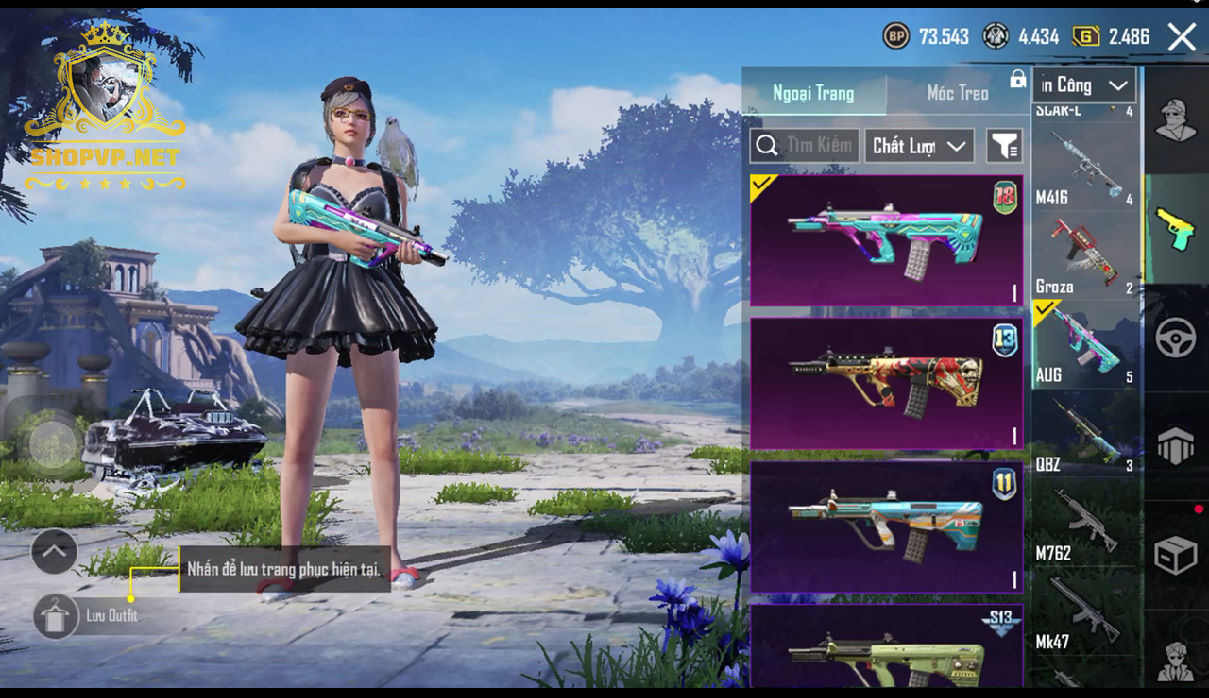This screenshot has height=698, width=1209.
Task: Open the vehicle skins steering wheel category
Action: (1176, 338)
